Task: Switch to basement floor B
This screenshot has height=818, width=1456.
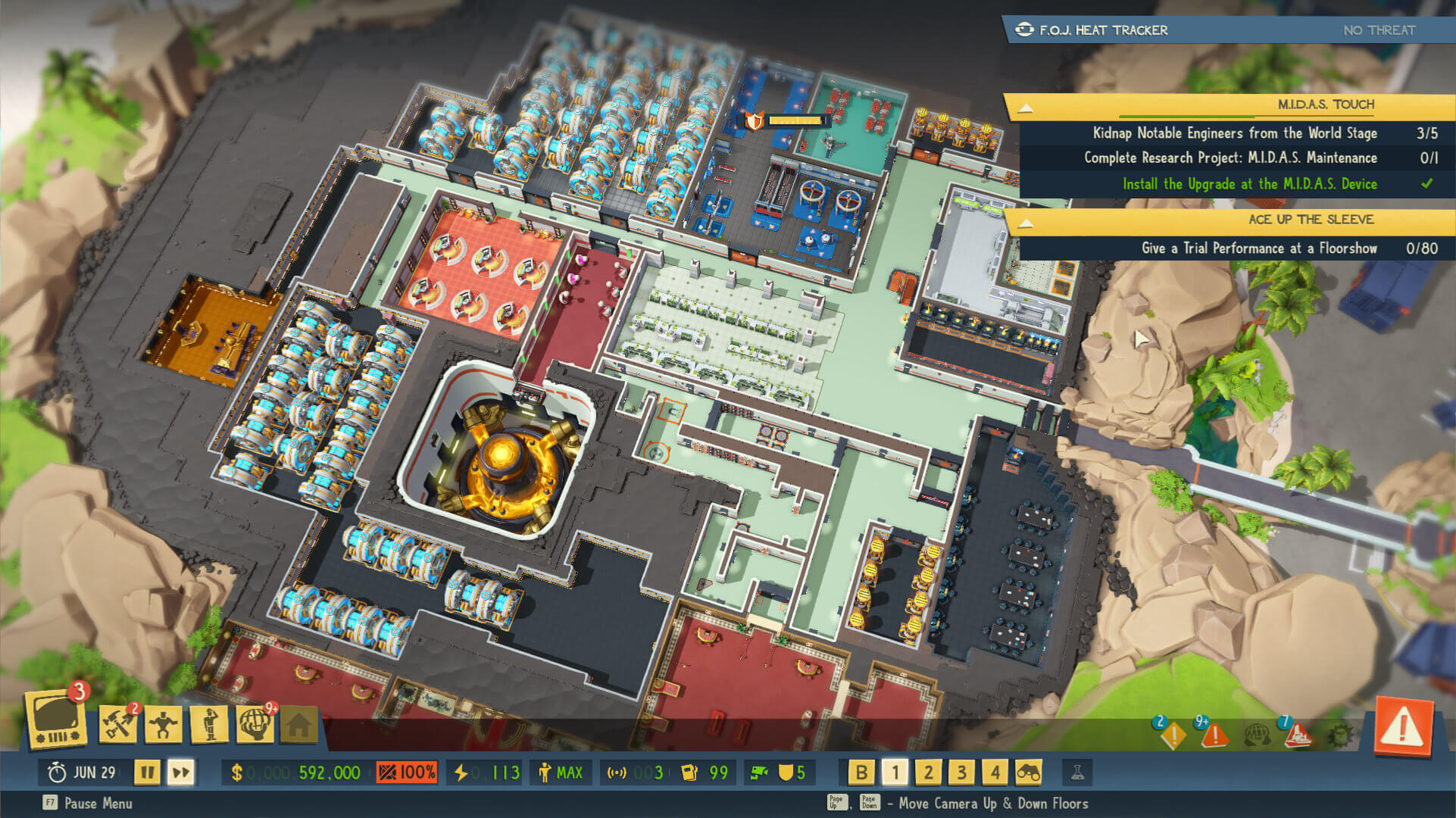Action: [862, 772]
